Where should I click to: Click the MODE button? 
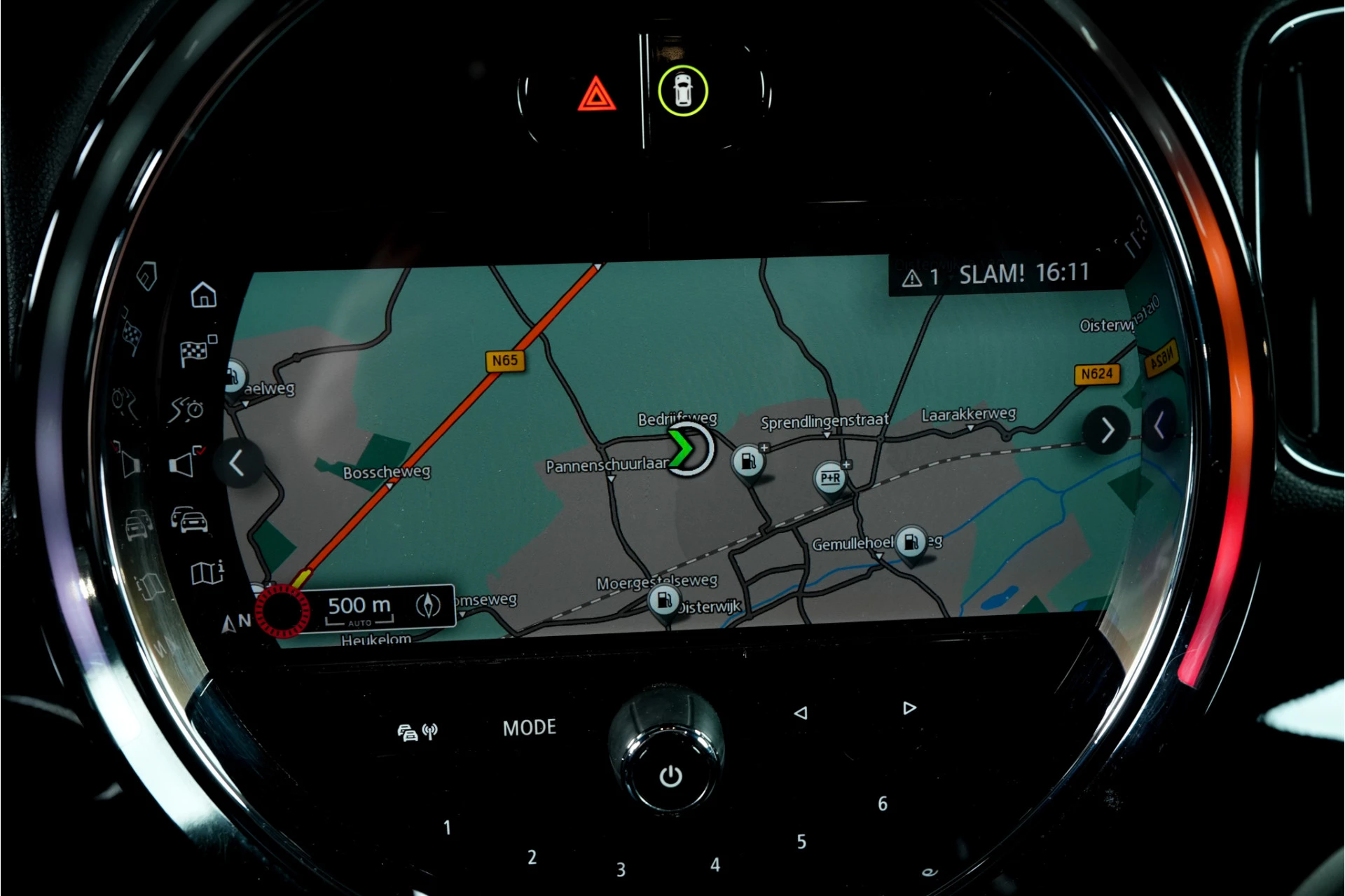[x=530, y=728]
